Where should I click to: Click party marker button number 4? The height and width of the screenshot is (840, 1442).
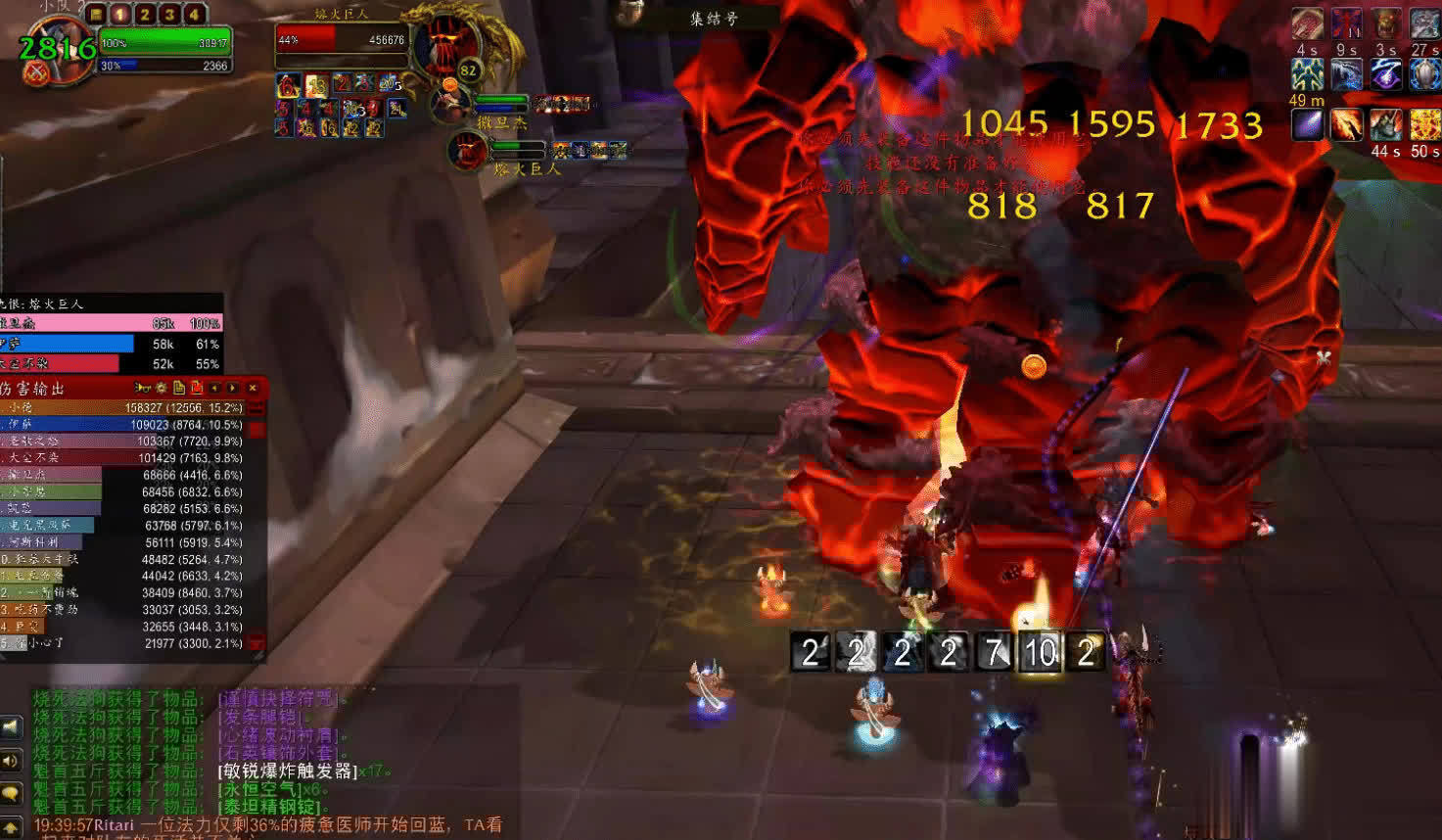point(194,14)
